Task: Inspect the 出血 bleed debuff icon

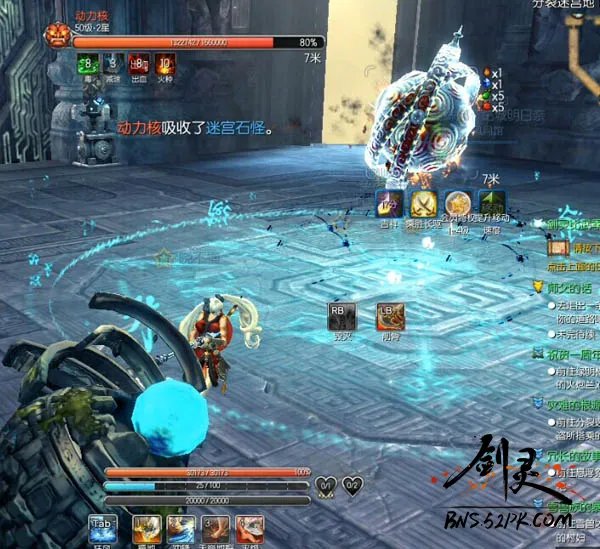Action: (139, 64)
